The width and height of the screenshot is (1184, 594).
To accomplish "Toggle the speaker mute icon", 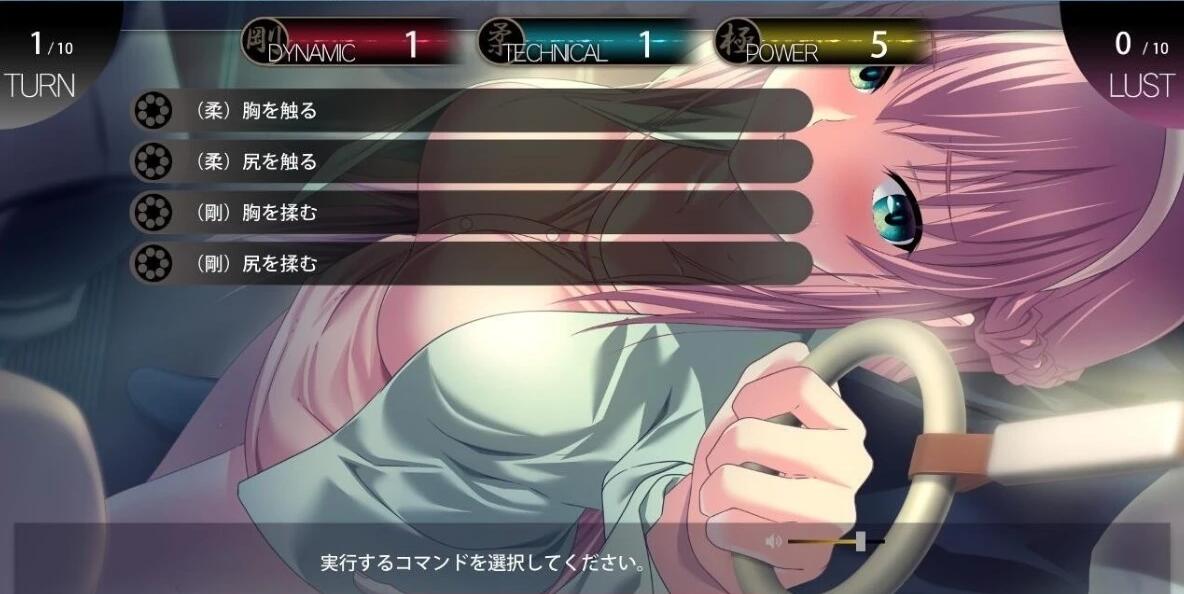I will pyautogui.click(x=773, y=541).
